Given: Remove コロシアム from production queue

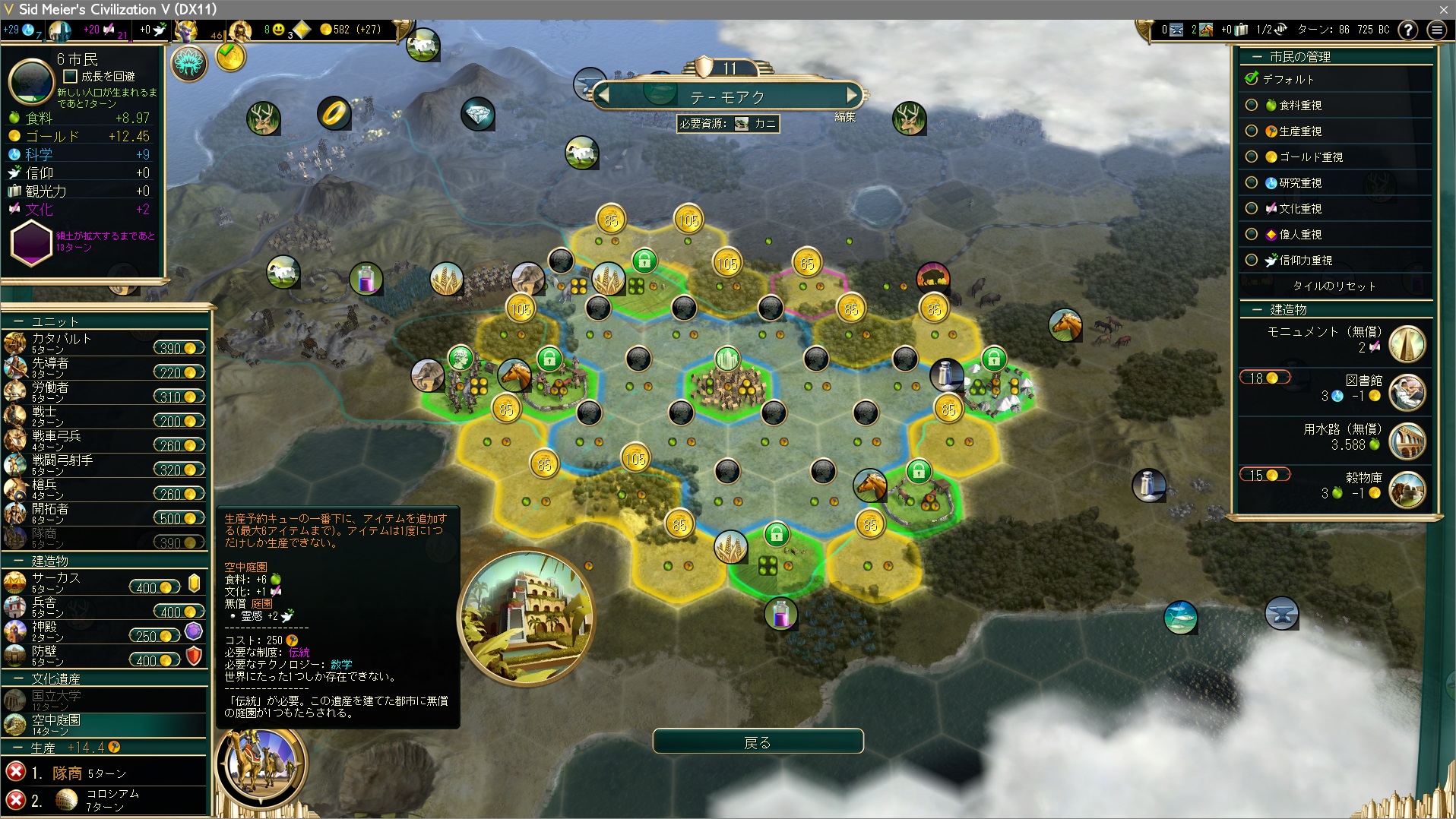Looking at the screenshot, I should (x=15, y=799).
